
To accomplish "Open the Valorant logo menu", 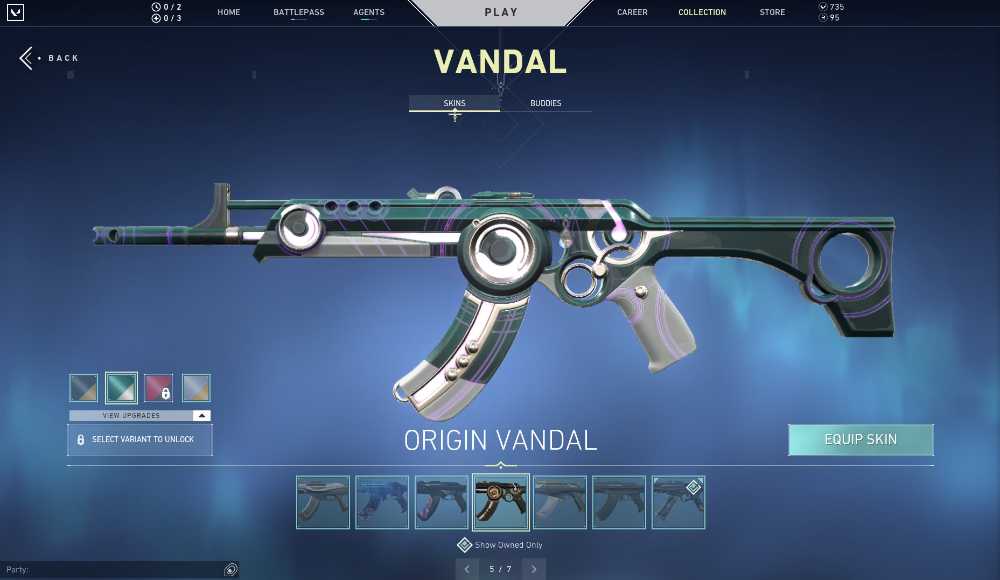I will [15, 13].
